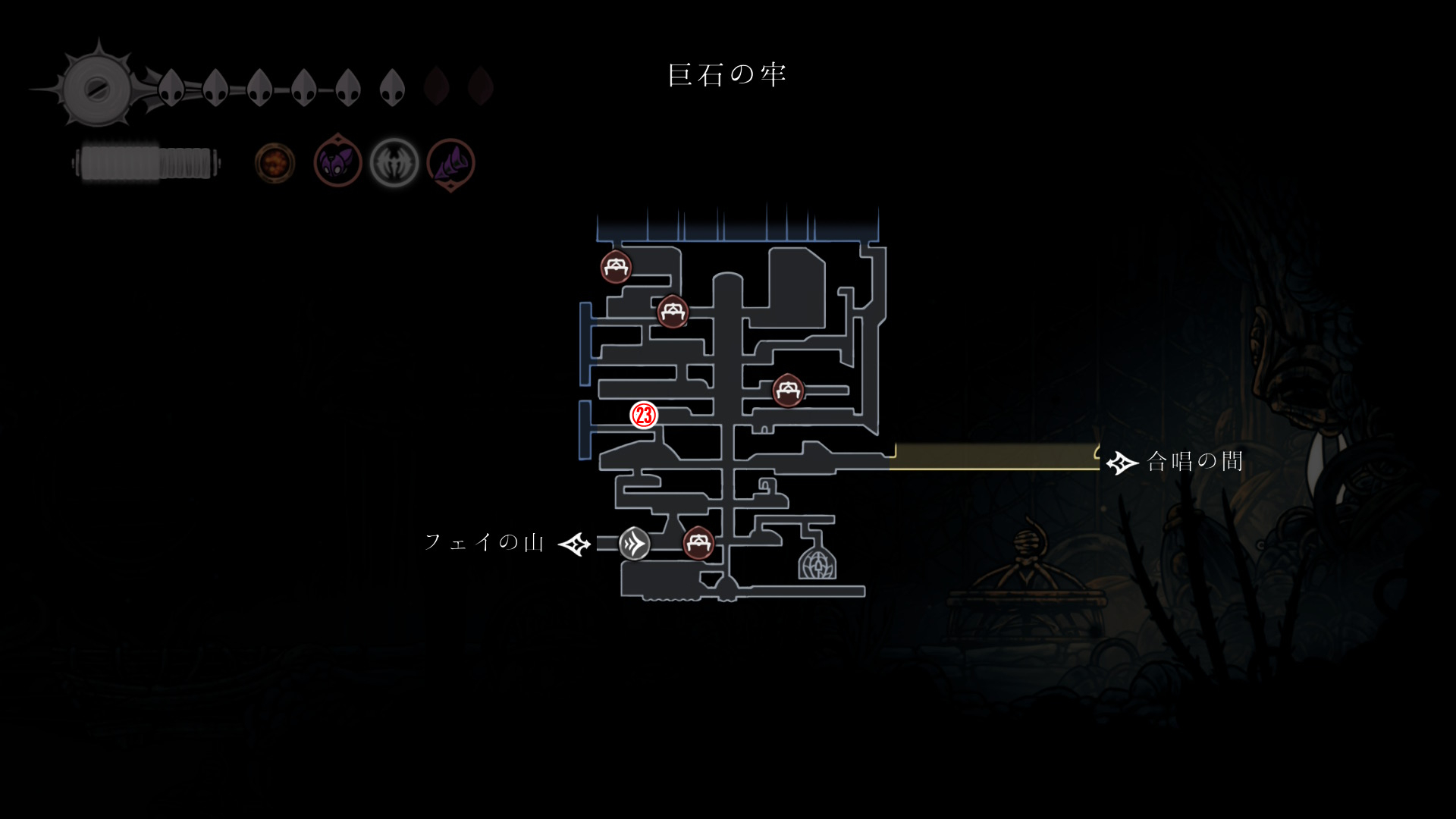Click the orange orb icon

click(275, 162)
